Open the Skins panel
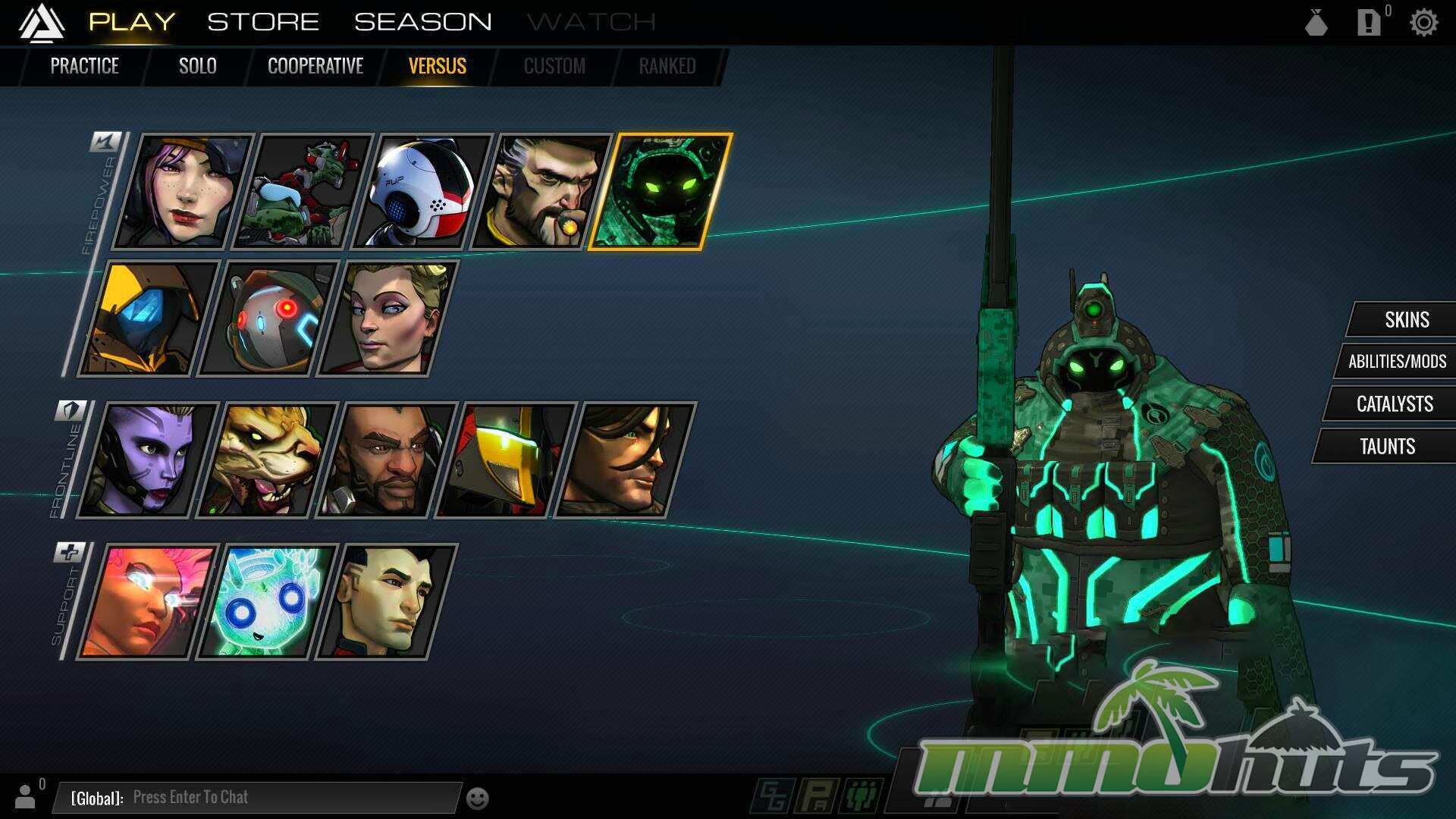The image size is (1456, 819). point(1406,320)
